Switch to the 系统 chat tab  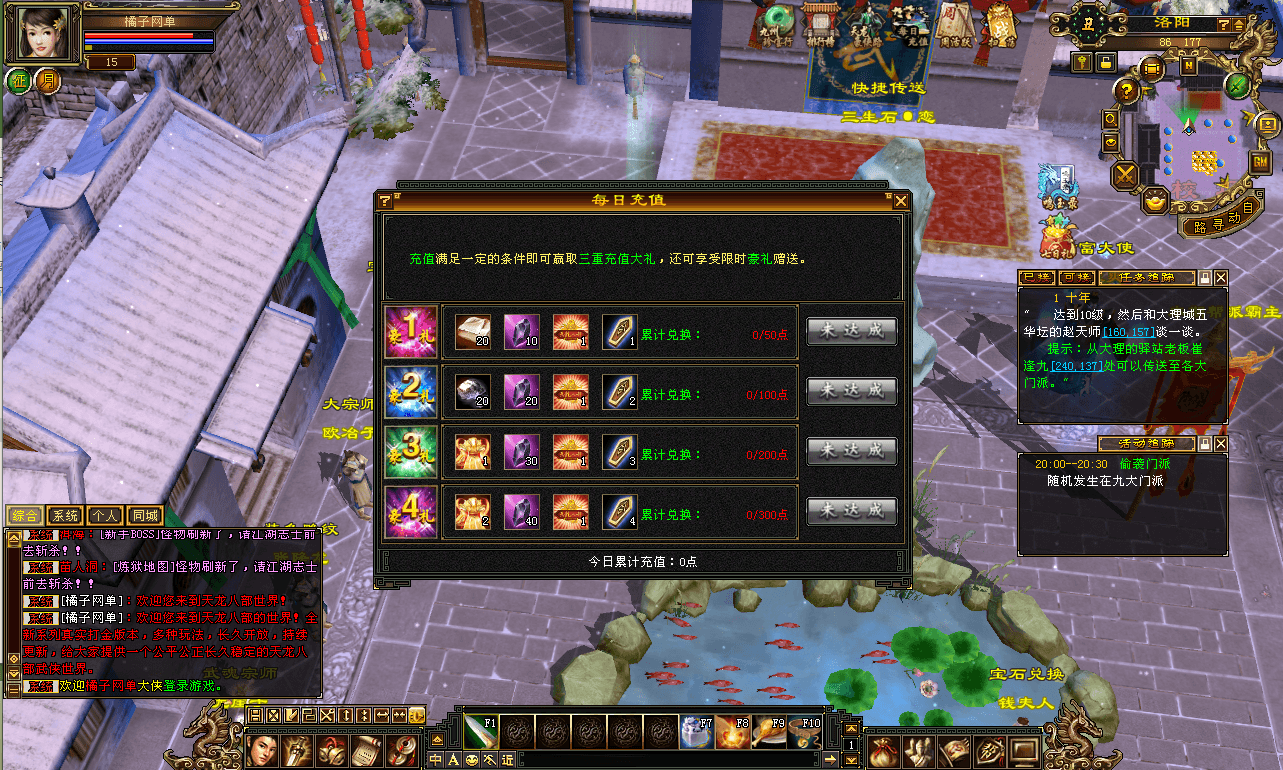pyautogui.click(x=66, y=516)
